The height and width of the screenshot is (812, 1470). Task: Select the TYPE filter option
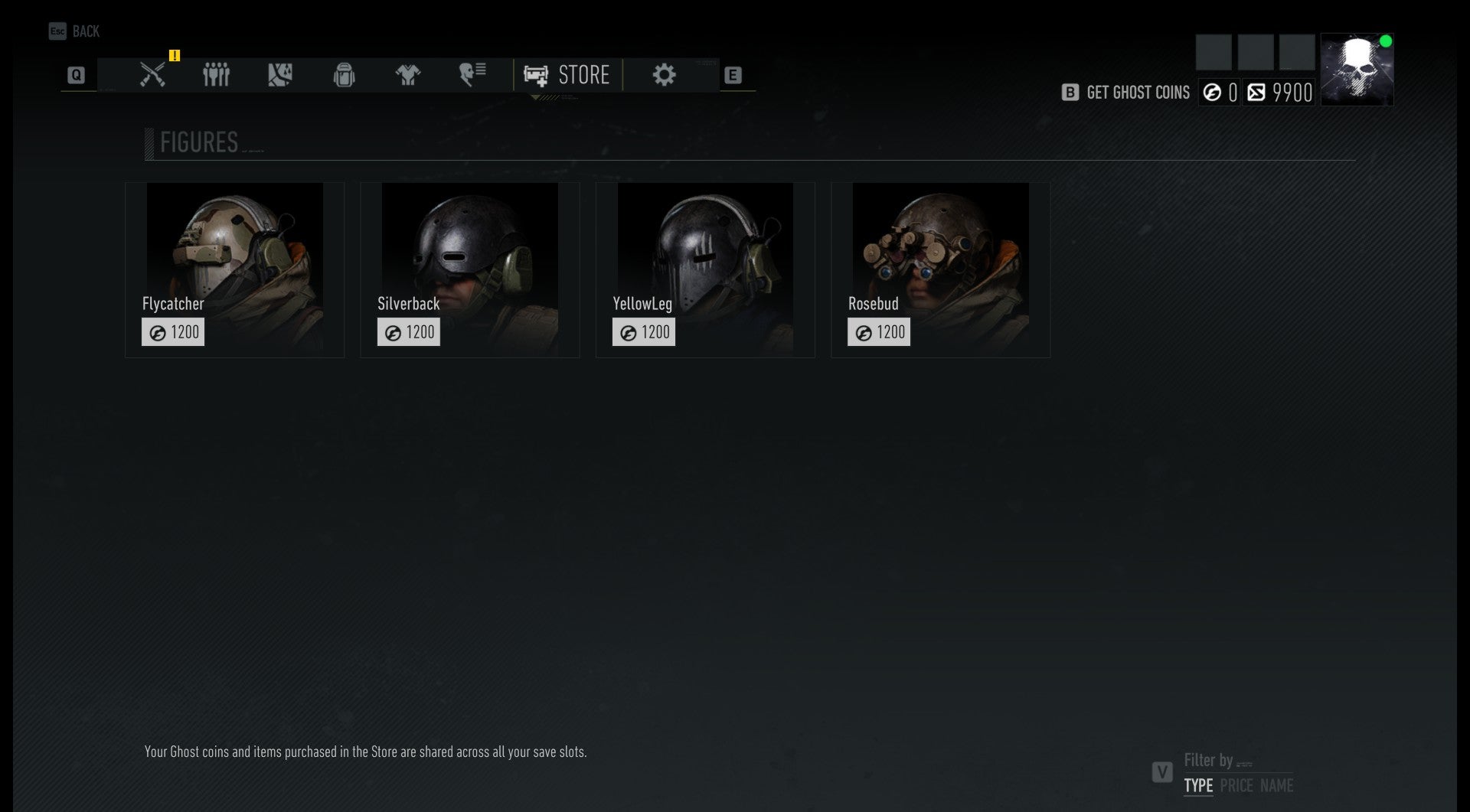point(1198,784)
